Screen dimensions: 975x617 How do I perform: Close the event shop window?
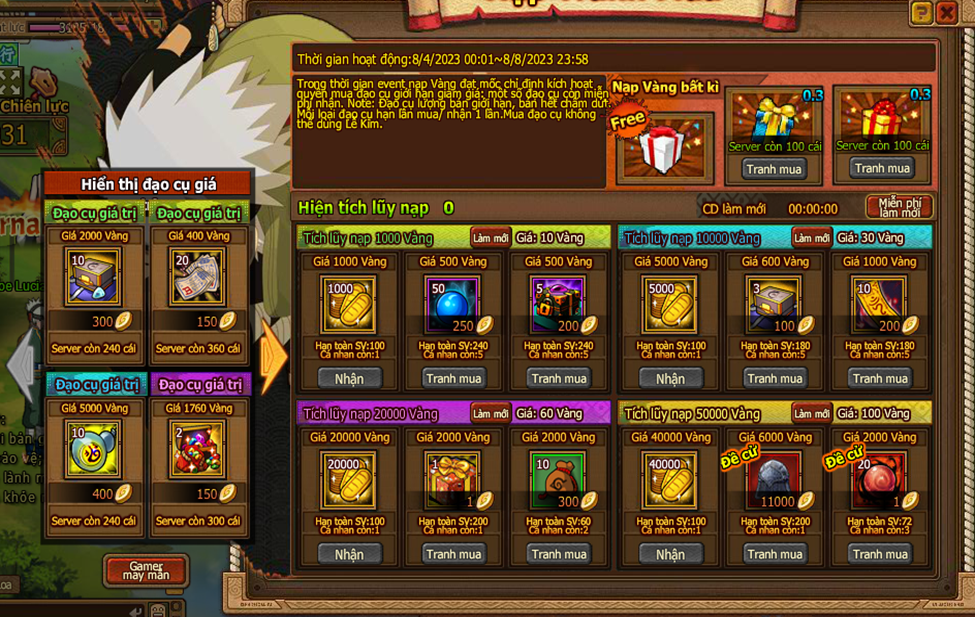click(x=946, y=12)
